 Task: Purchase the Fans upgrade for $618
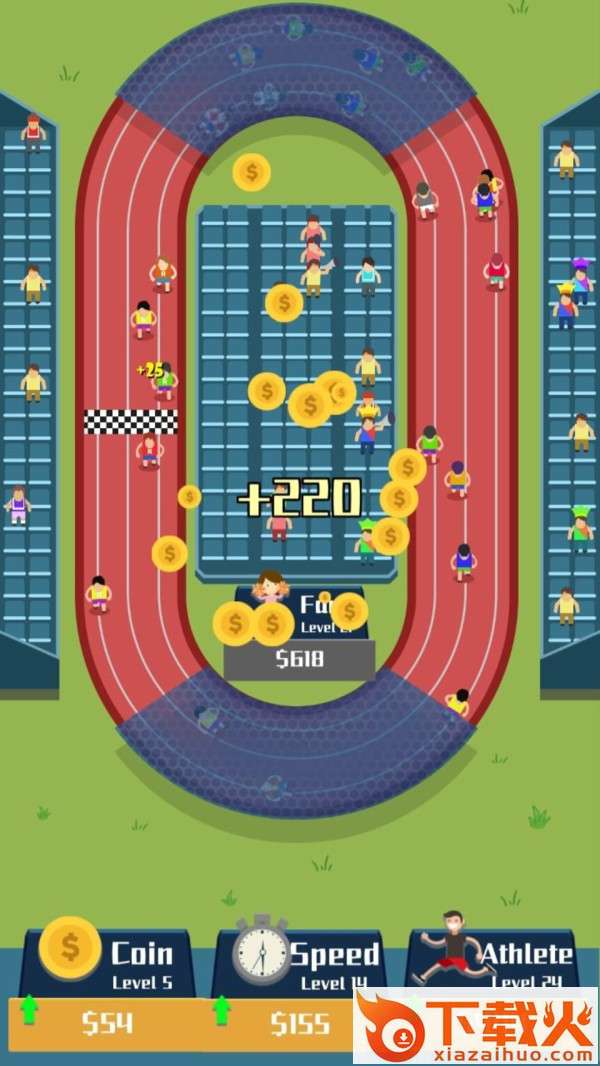pos(299,659)
